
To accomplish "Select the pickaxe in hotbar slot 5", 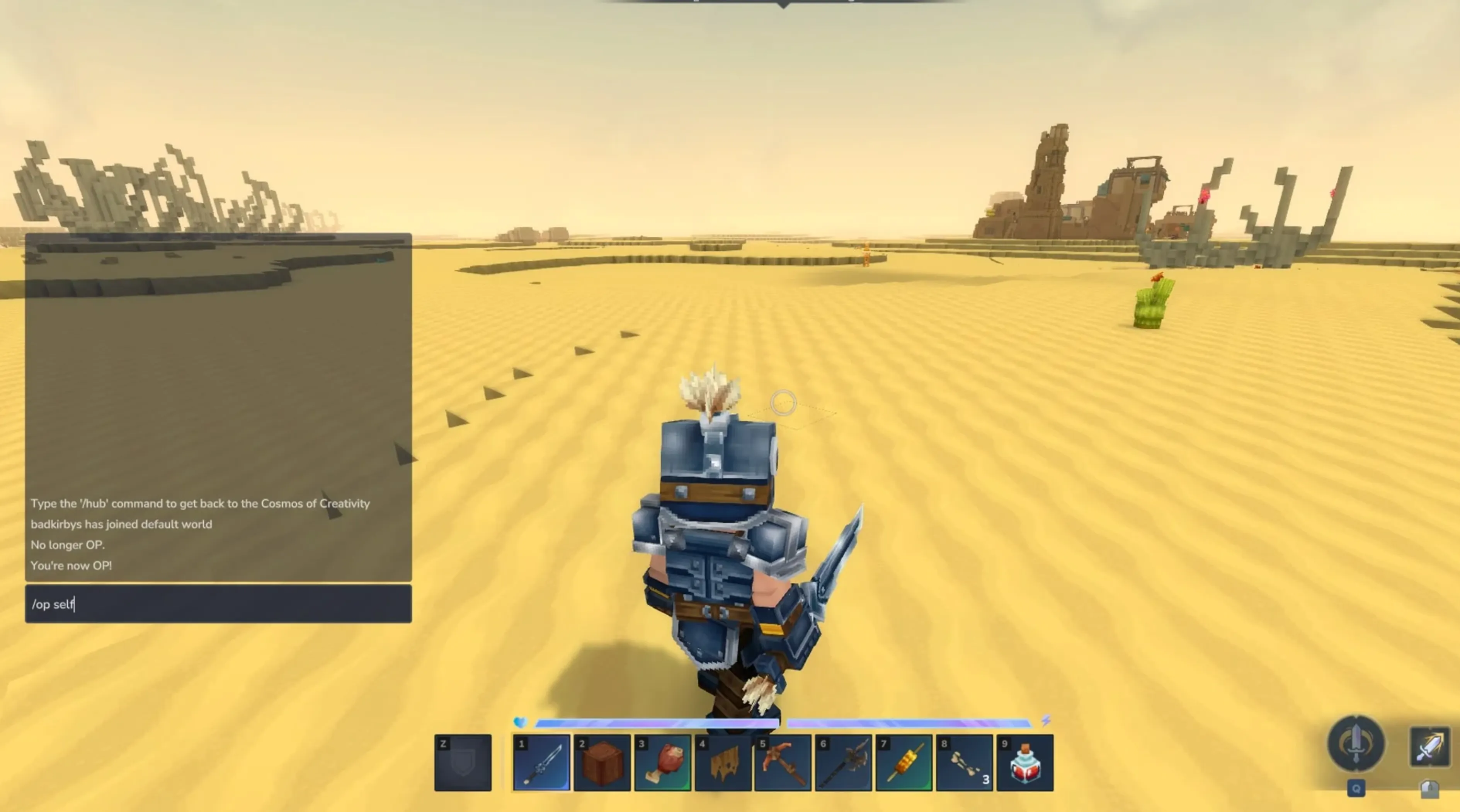I will coord(784,762).
